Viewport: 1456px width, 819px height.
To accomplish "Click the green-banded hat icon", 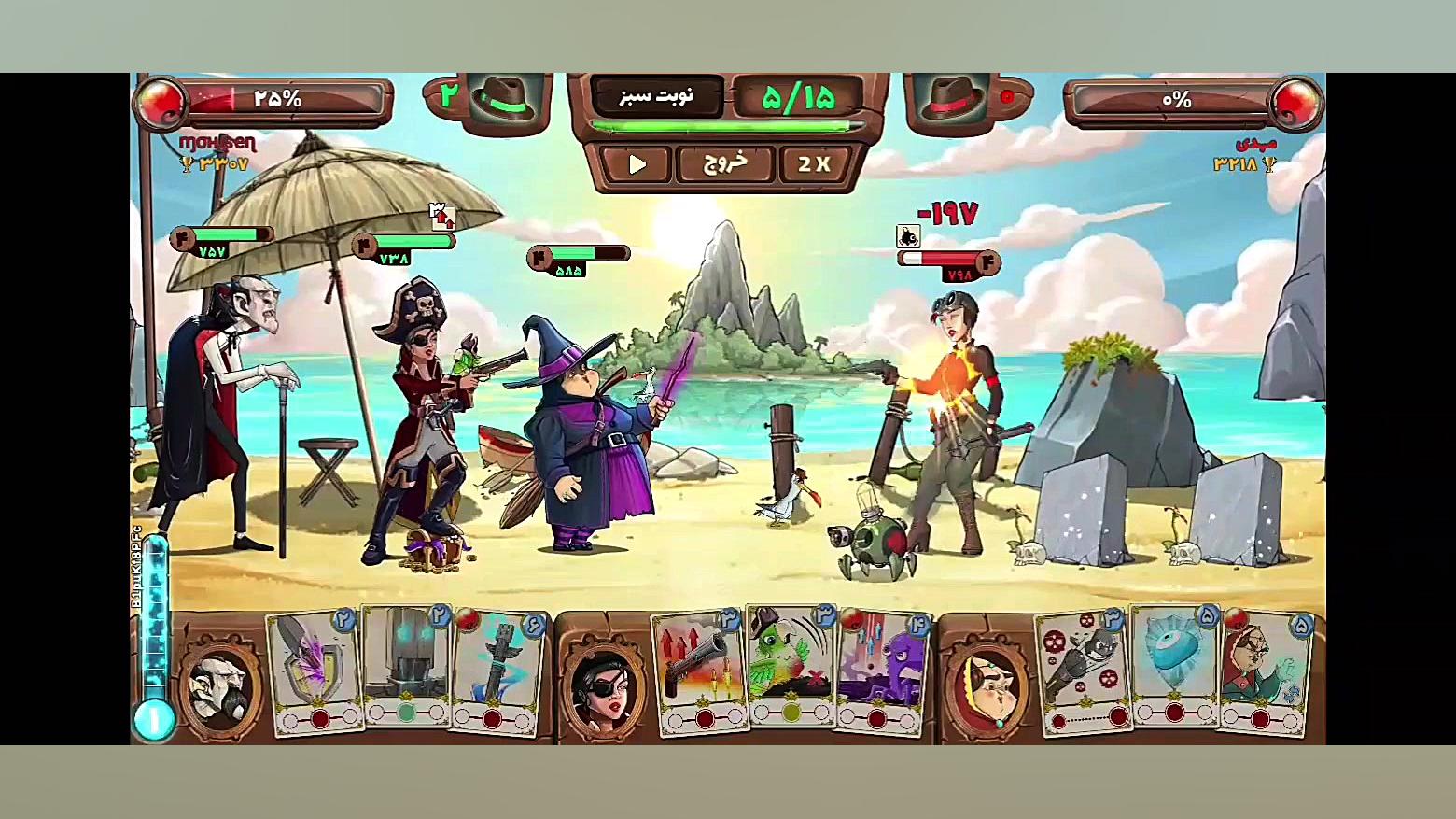I will 504,97.
